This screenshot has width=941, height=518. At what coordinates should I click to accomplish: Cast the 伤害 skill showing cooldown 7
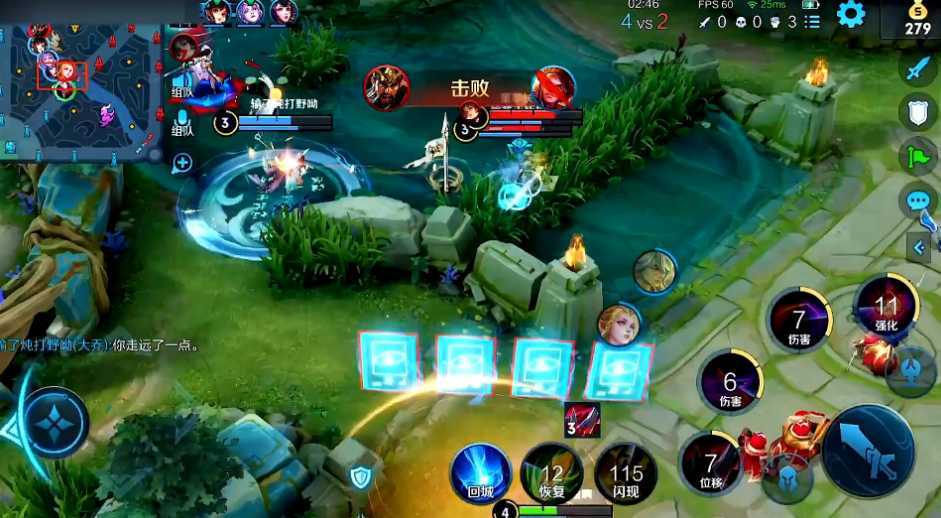tap(798, 320)
